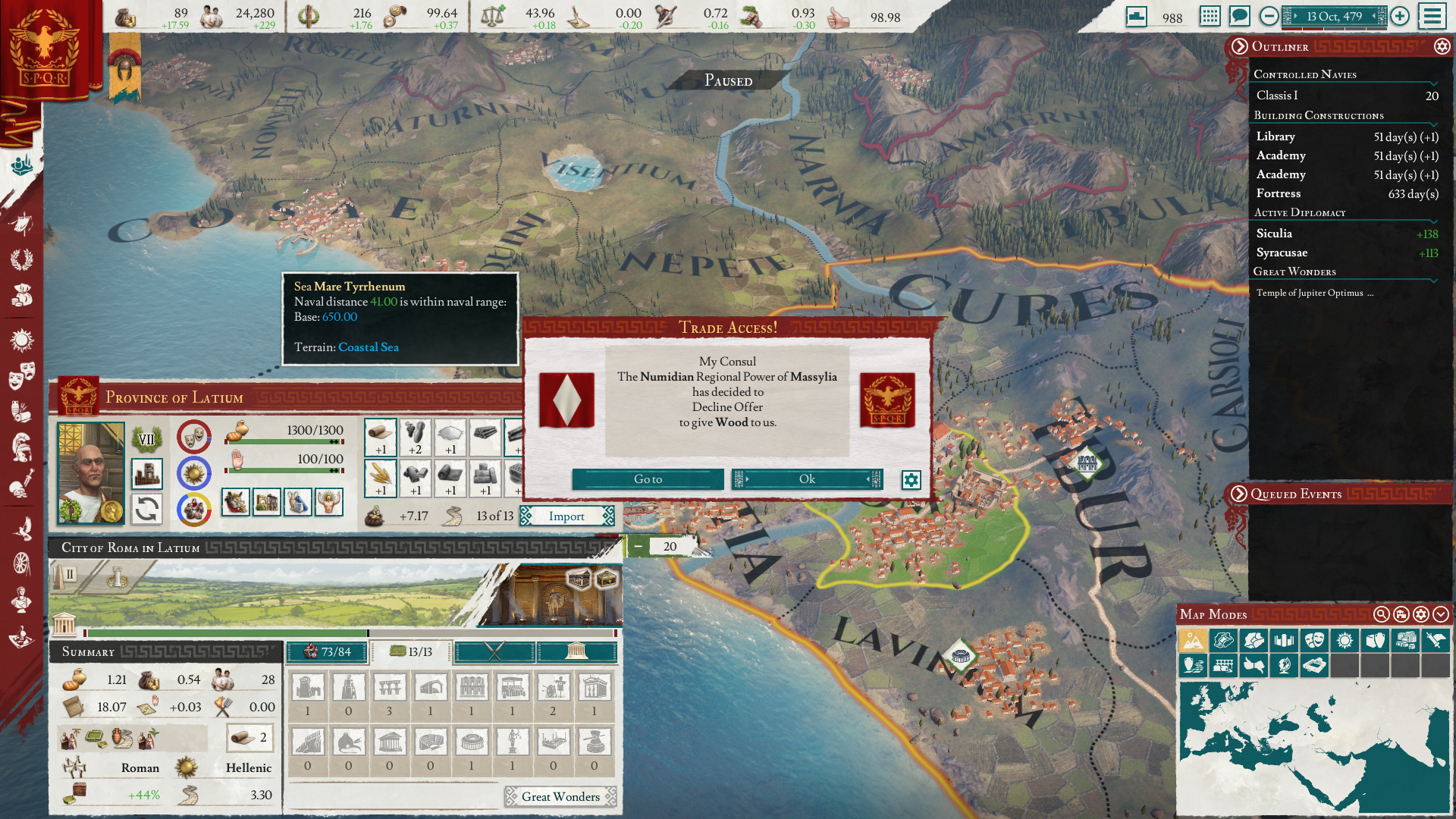Image resolution: width=1456 pixels, height=819 pixels.
Task: Open the messages chat bubble icon
Action: [x=1241, y=16]
